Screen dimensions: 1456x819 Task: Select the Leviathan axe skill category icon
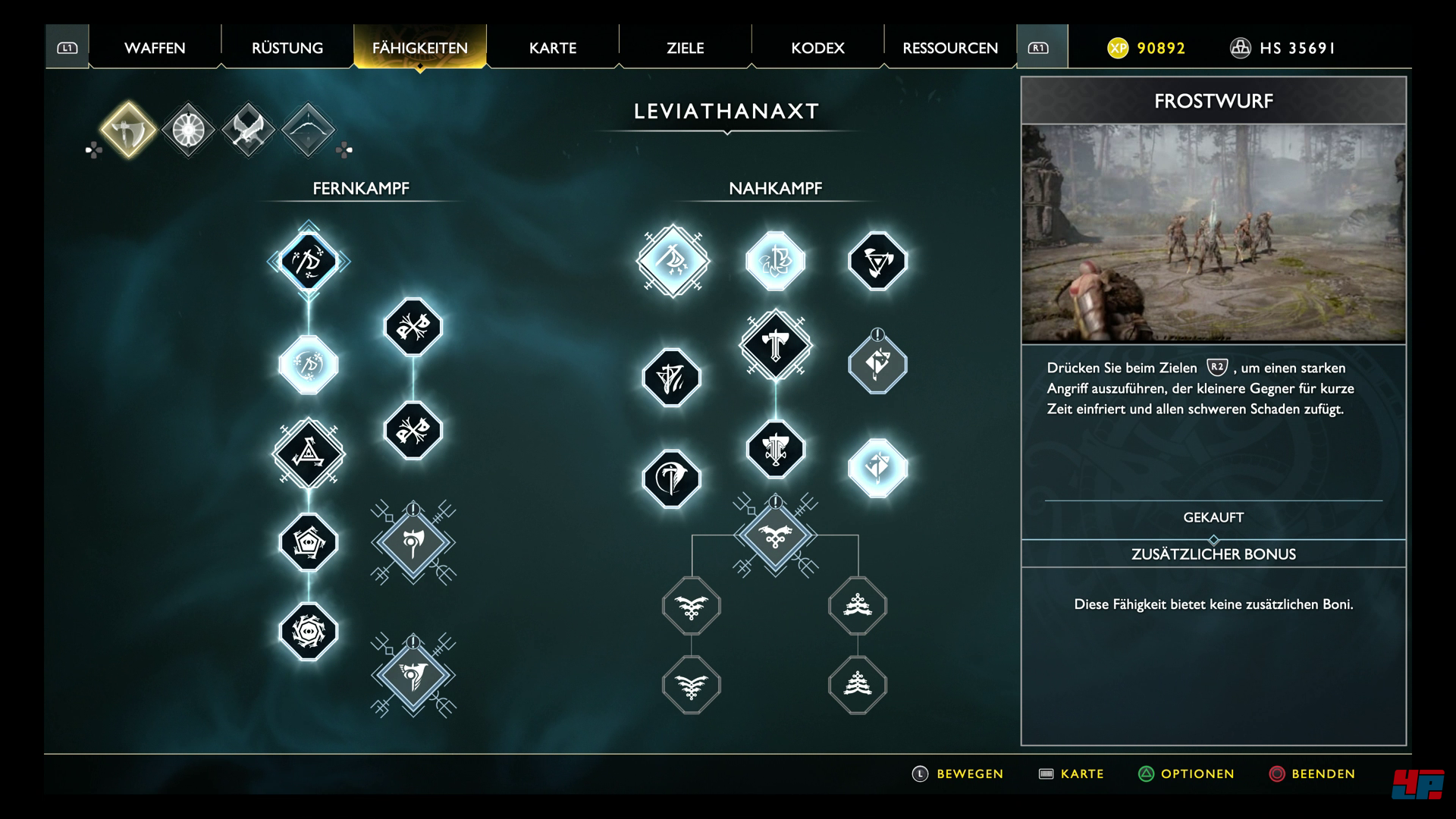click(128, 130)
